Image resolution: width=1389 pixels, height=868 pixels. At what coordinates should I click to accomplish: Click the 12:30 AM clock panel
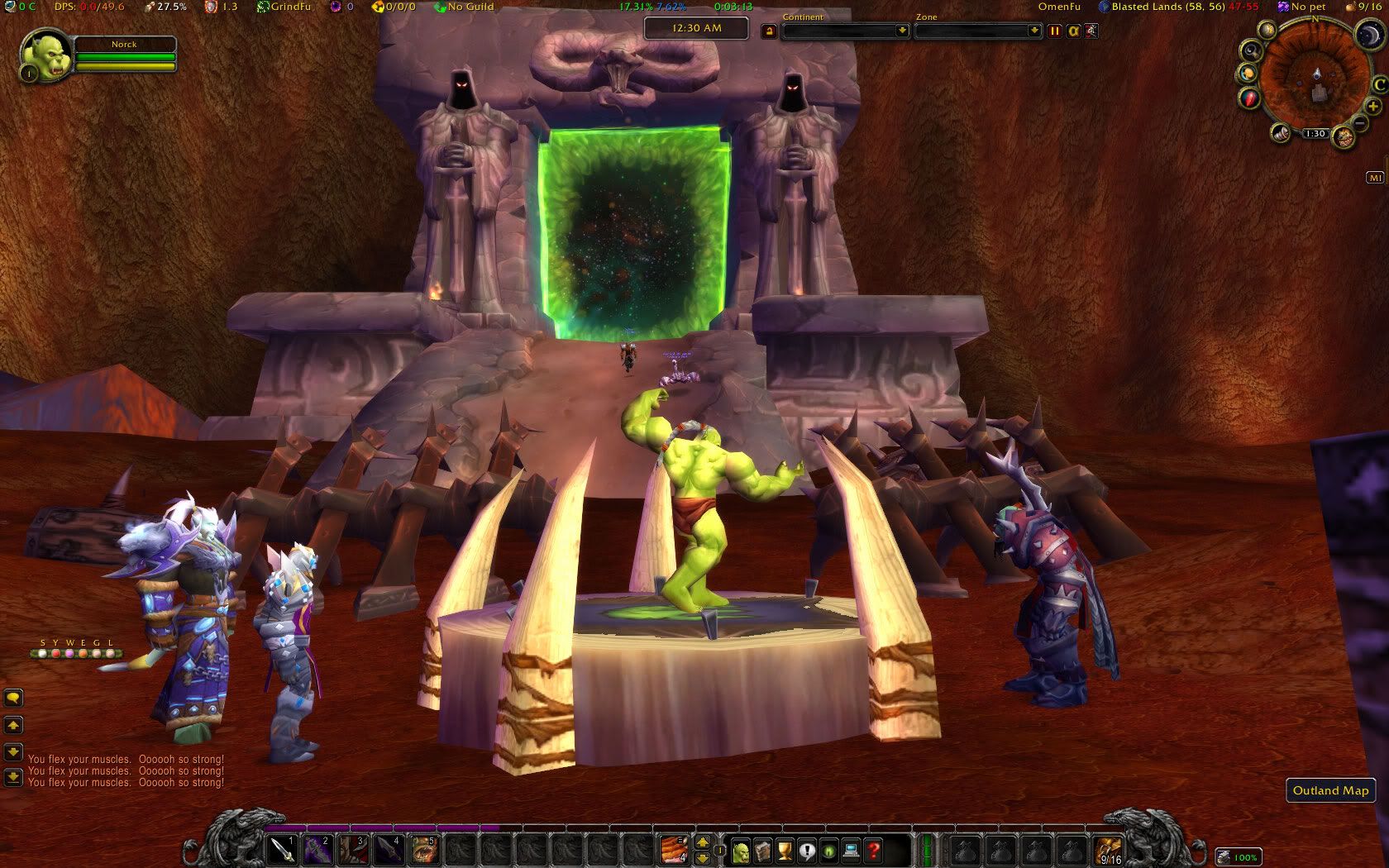click(x=696, y=28)
